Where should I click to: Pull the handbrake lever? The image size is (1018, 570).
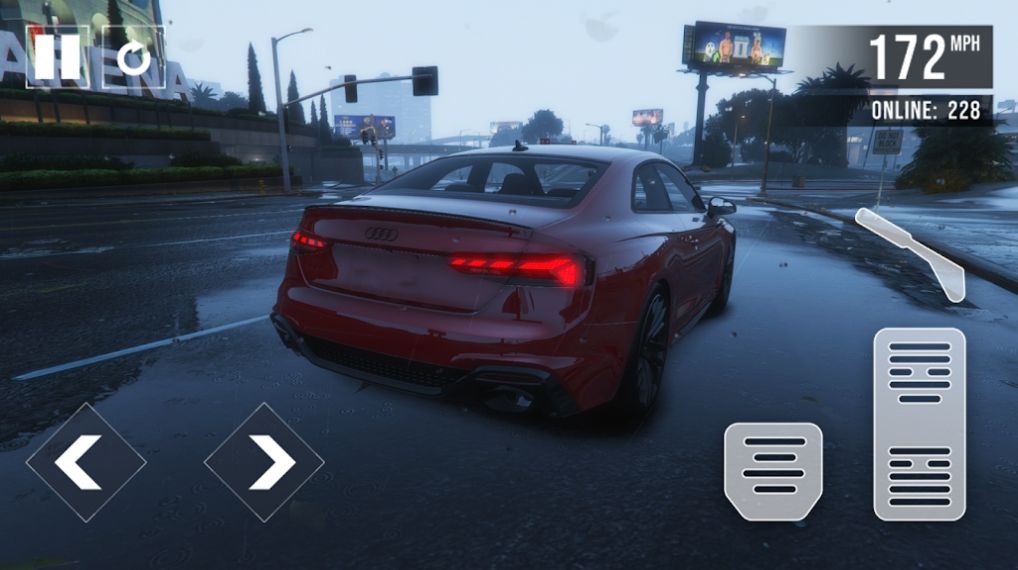912,253
